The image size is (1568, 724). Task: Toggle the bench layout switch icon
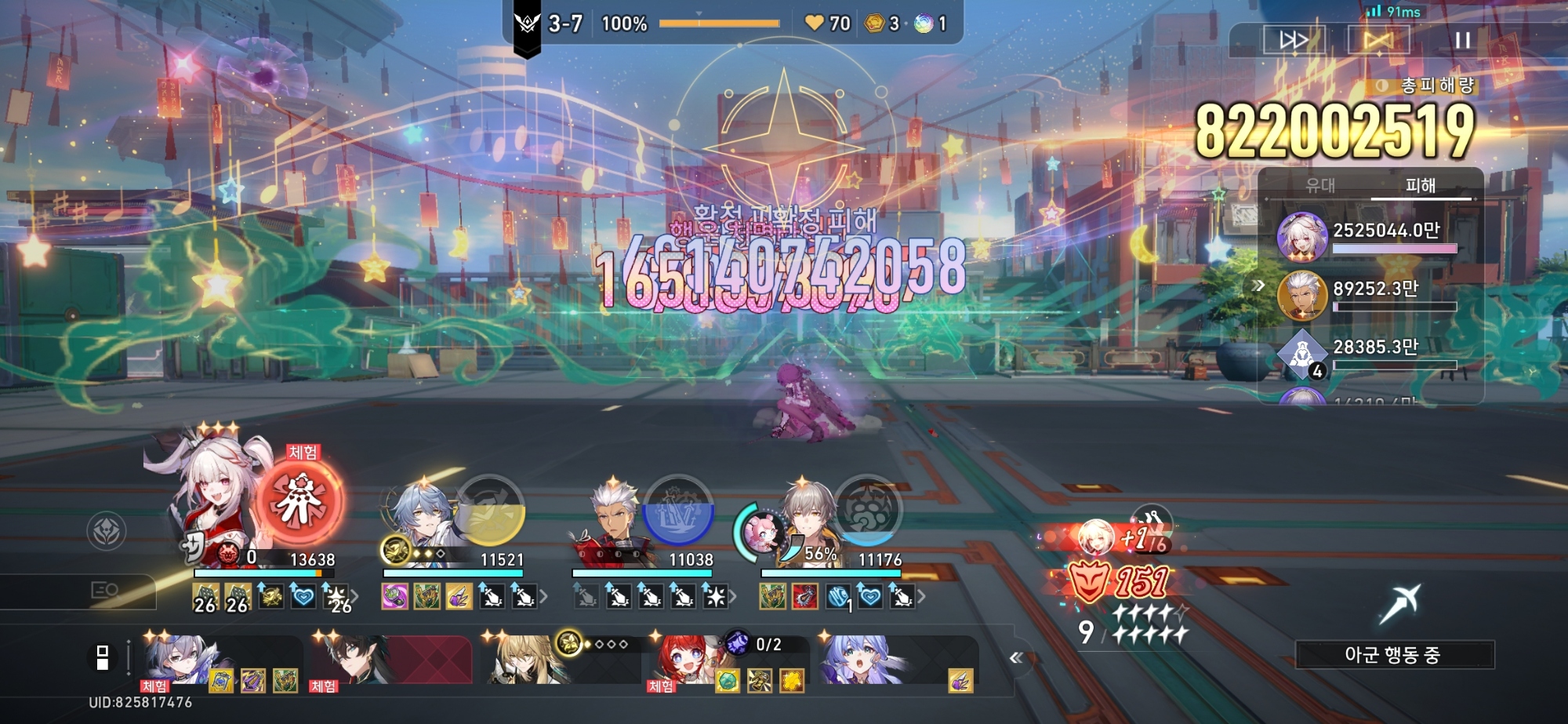pos(102,657)
